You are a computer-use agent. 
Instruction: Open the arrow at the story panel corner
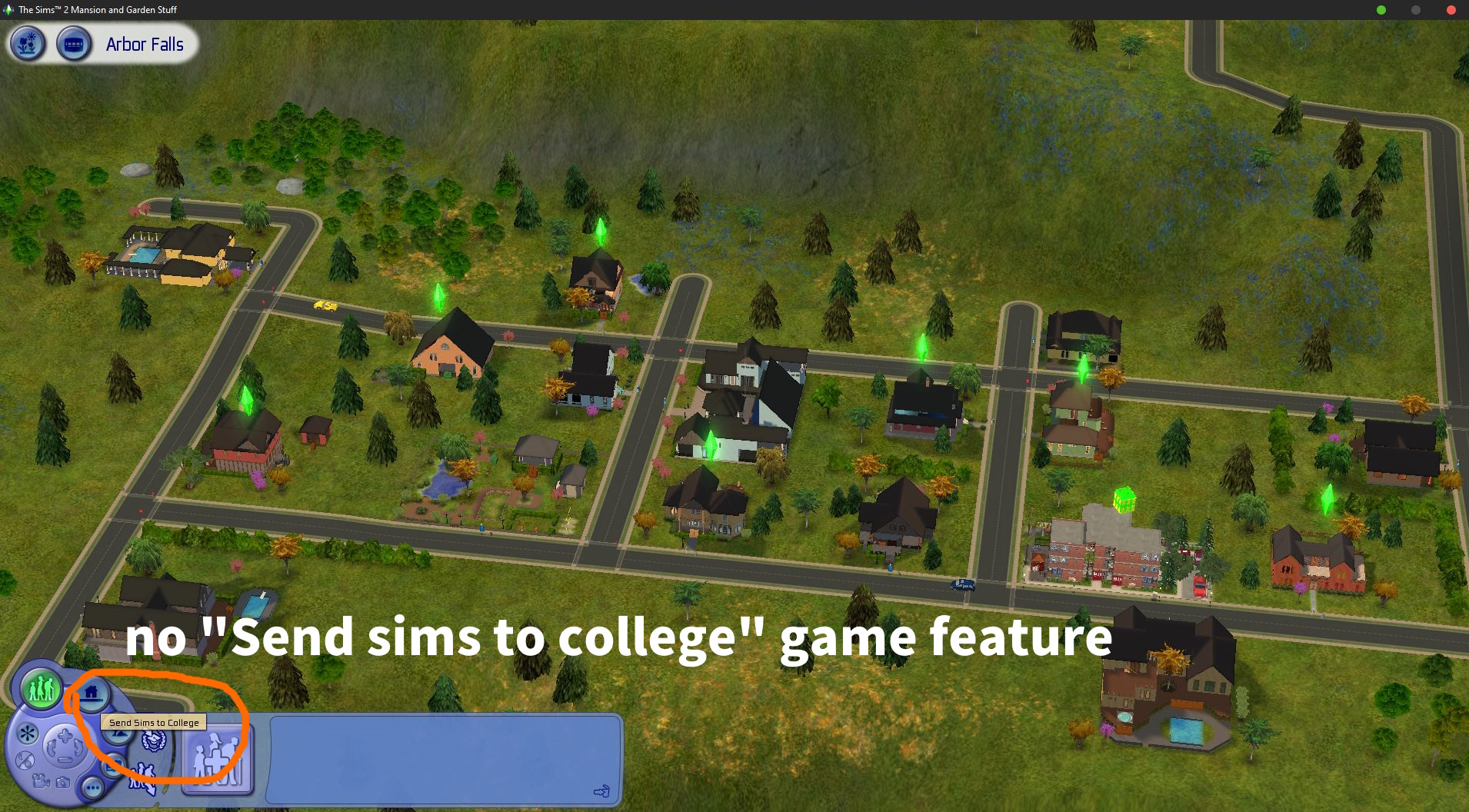(602, 790)
